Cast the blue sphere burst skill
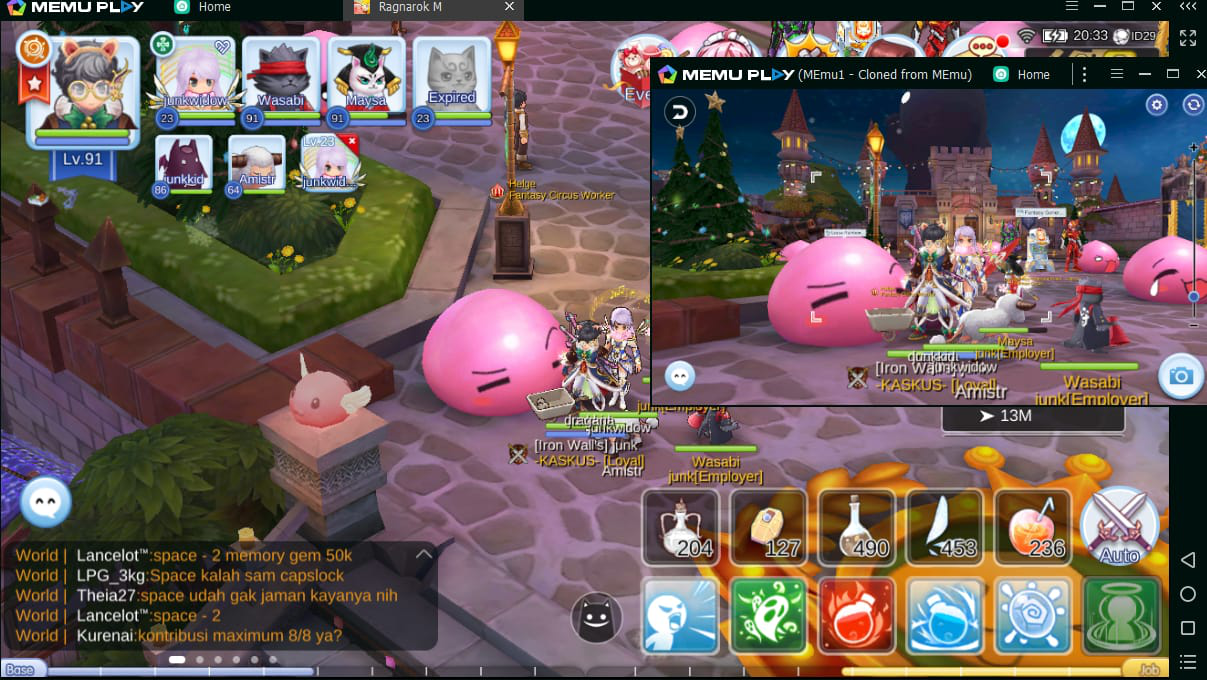Screen dimensions: 1207x680 [x=1032, y=615]
